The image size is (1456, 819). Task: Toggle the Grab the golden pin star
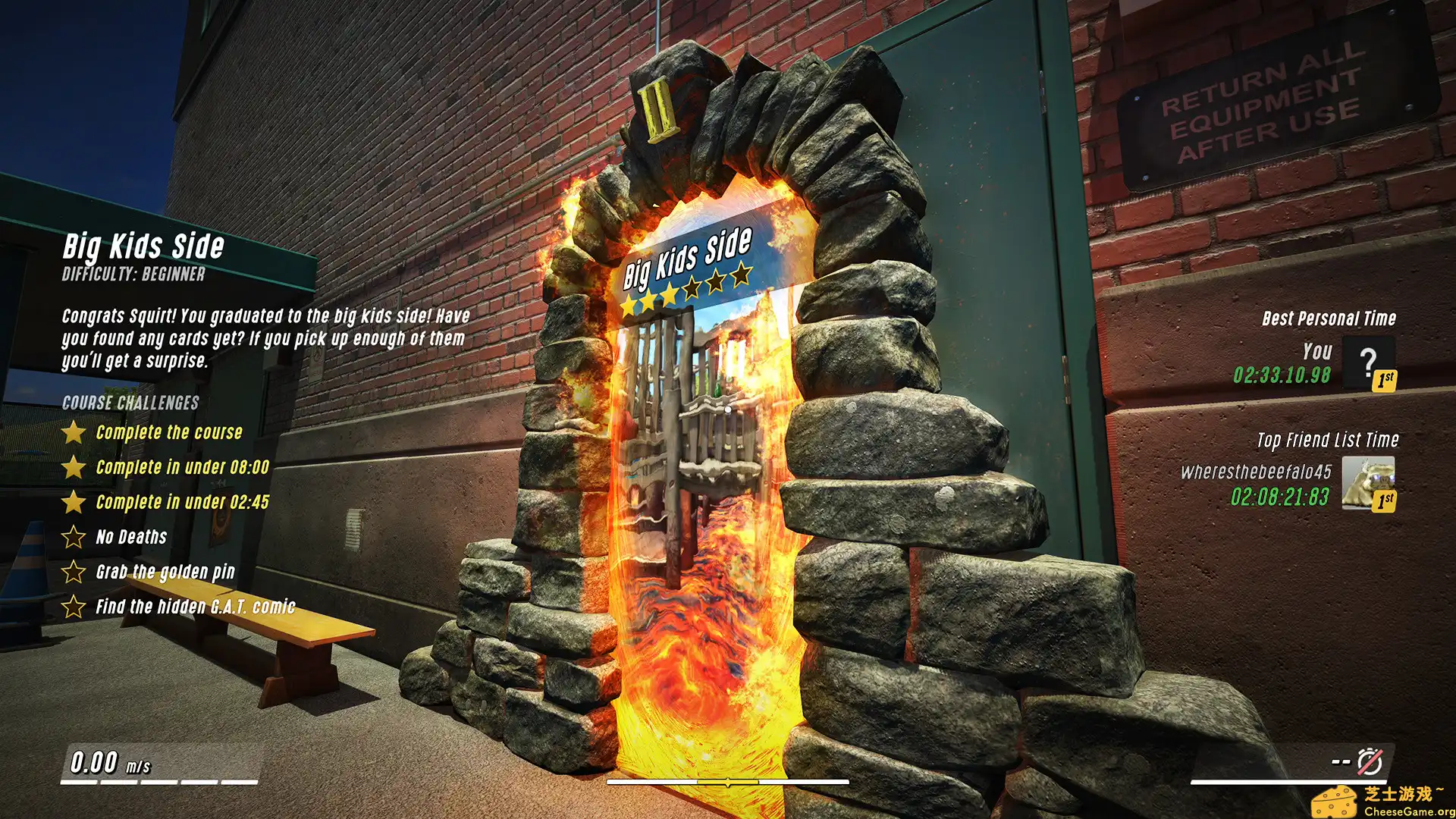pyautogui.click(x=73, y=572)
